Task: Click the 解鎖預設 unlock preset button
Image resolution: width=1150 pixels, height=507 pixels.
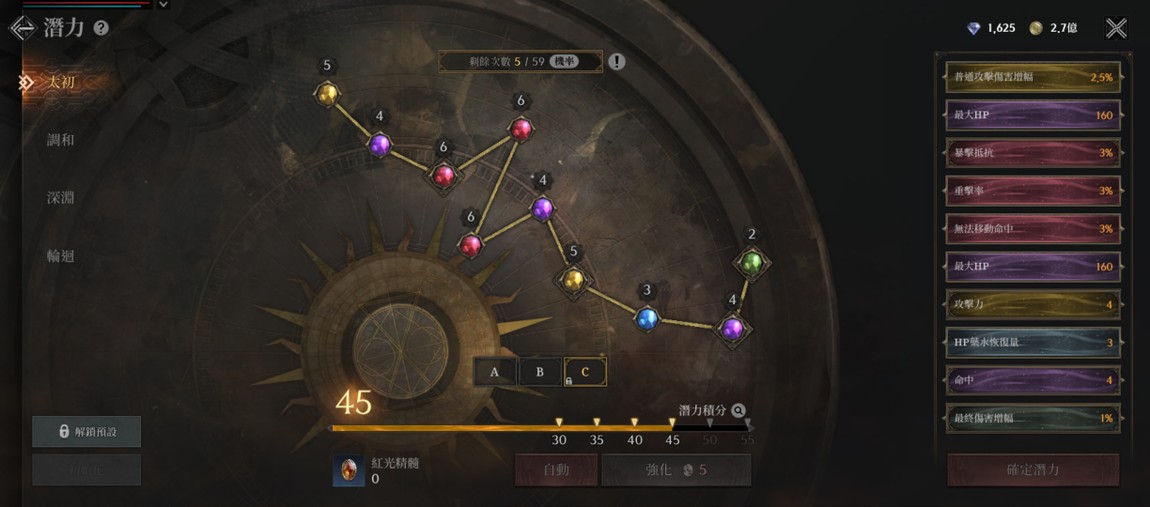Action: tap(87, 431)
